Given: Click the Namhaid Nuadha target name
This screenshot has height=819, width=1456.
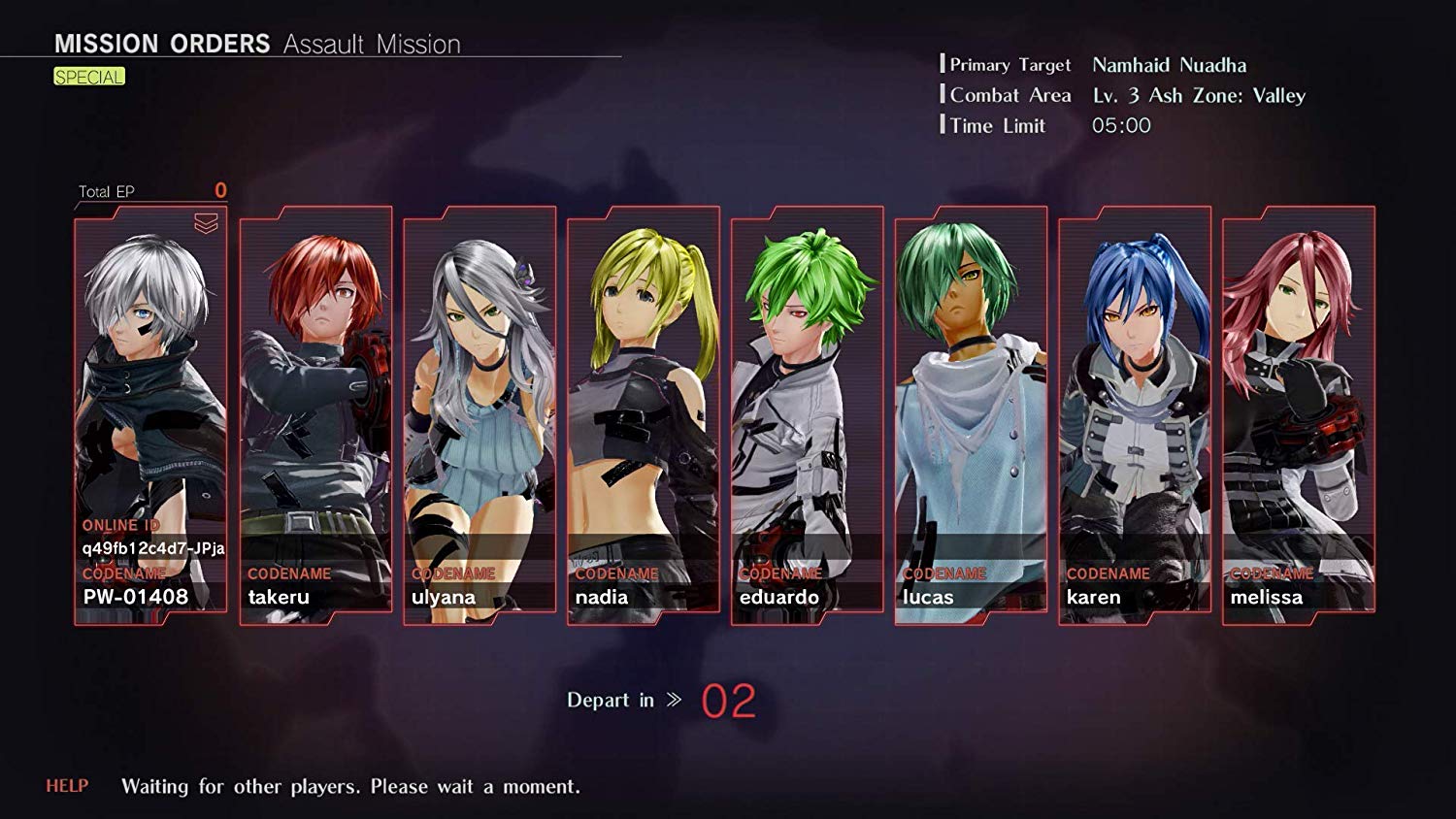Looking at the screenshot, I should (1168, 65).
